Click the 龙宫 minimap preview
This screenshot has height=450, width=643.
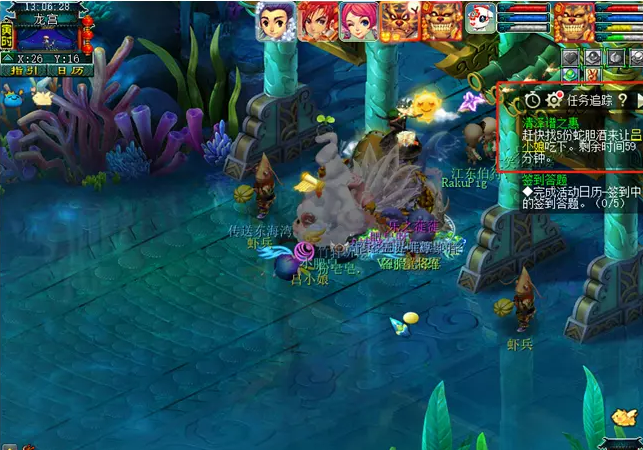48,40
